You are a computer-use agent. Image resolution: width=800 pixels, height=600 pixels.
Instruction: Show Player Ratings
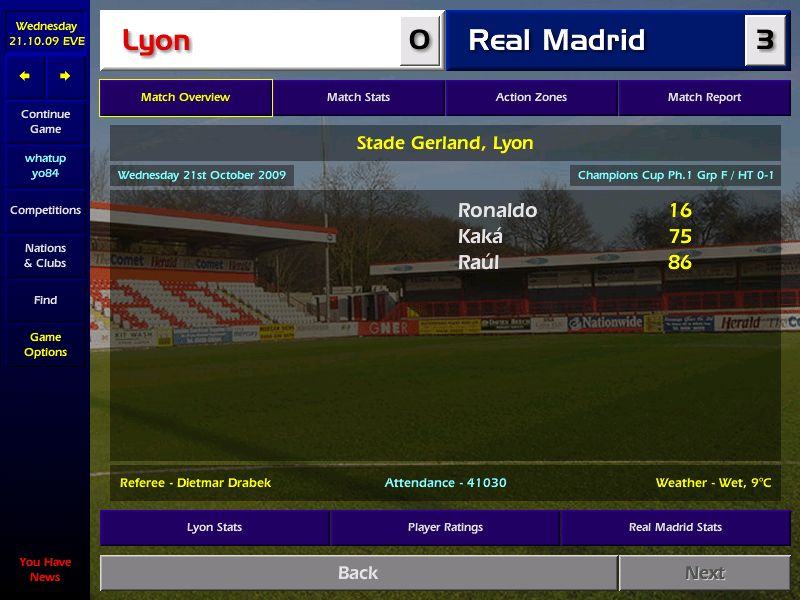pos(445,527)
